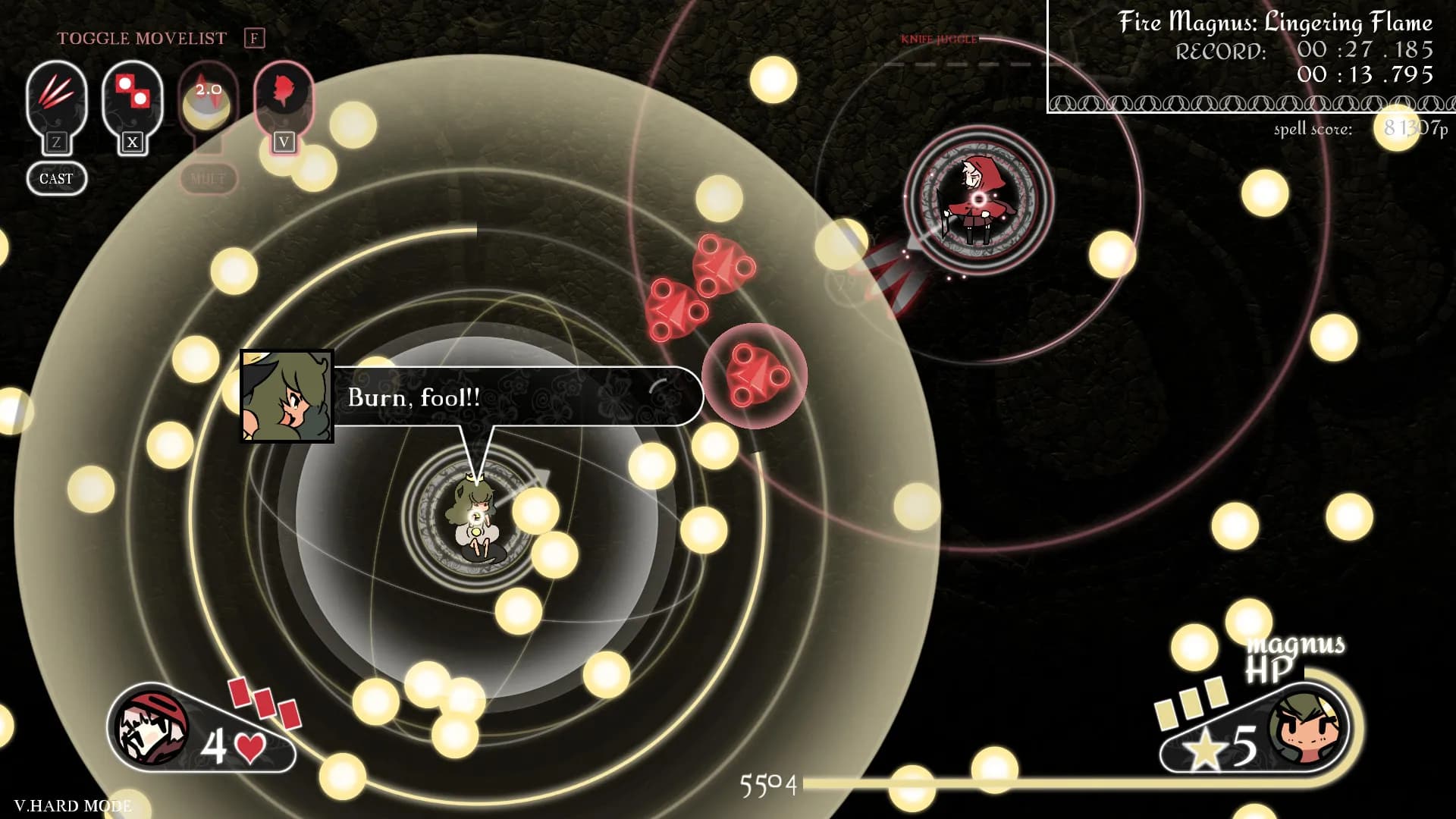The height and width of the screenshot is (819, 1456).
Task: Select the 2.0 multiplier ability icon
Action: coord(208,99)
